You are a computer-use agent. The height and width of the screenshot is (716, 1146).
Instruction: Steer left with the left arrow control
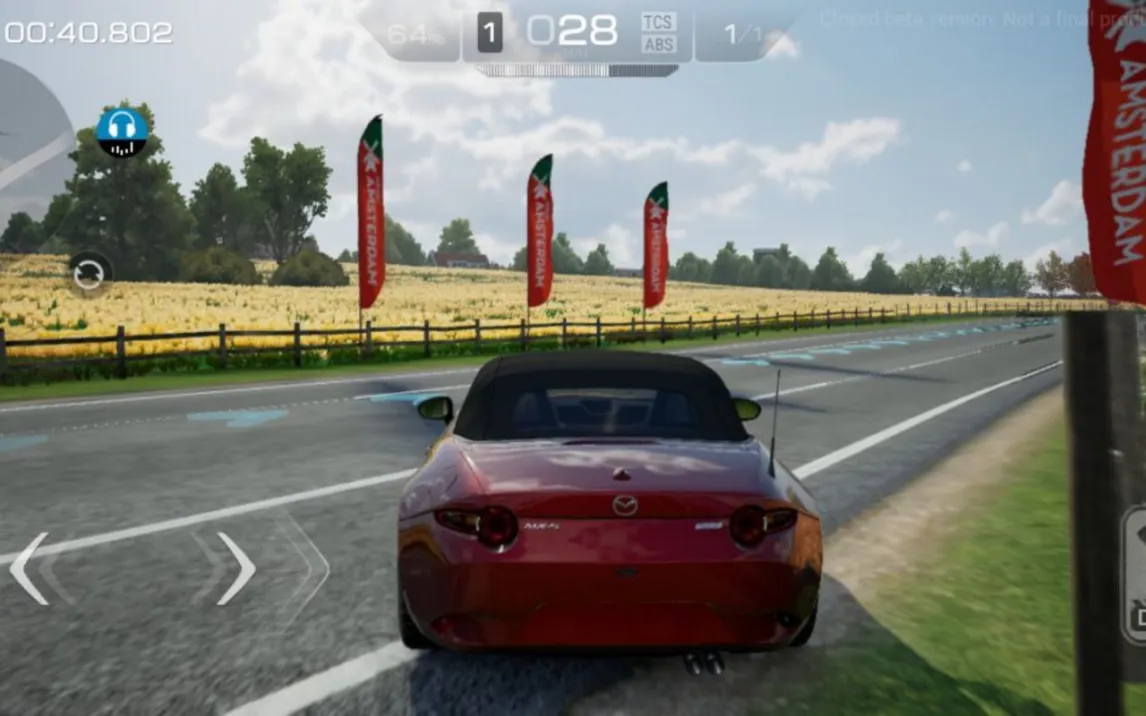click(30, 568)
